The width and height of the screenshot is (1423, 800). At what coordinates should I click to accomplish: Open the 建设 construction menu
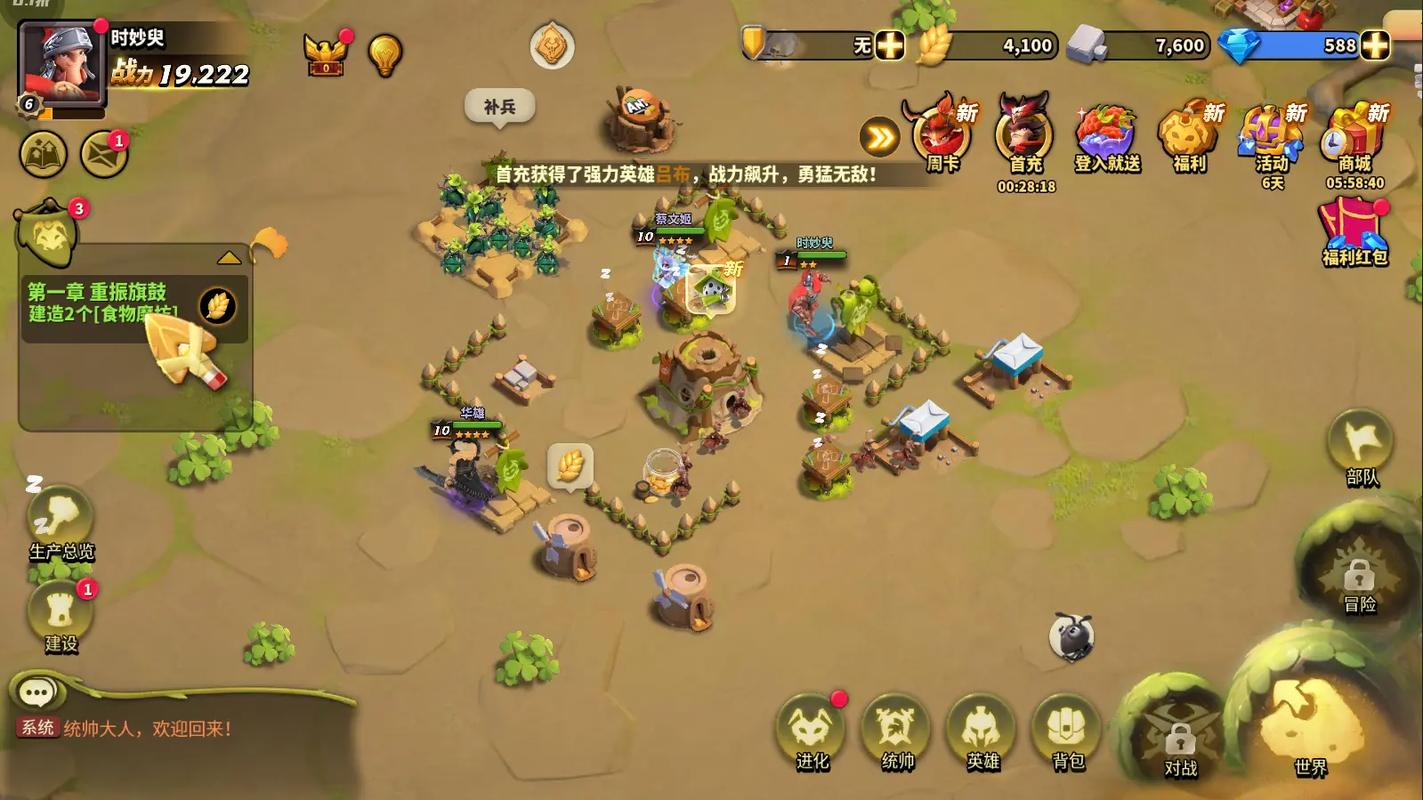pos(61,612)
